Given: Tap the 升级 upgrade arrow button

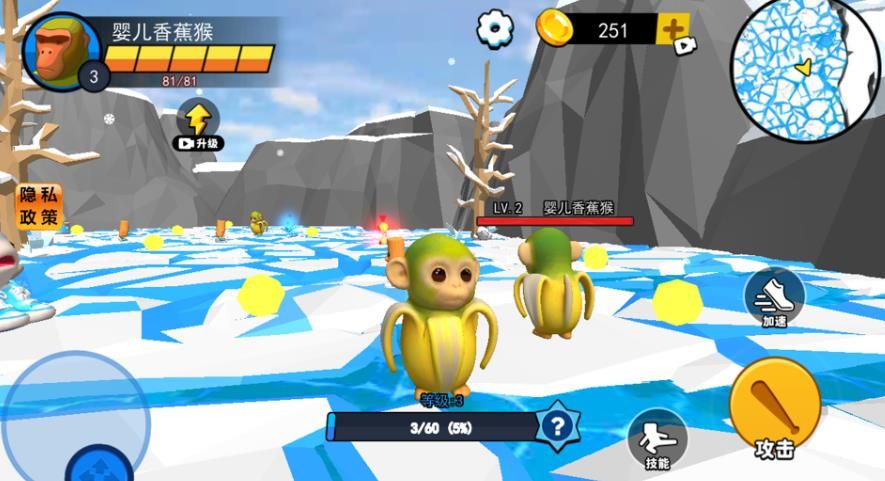Looking at the screenshot, I should pos(198,123).
